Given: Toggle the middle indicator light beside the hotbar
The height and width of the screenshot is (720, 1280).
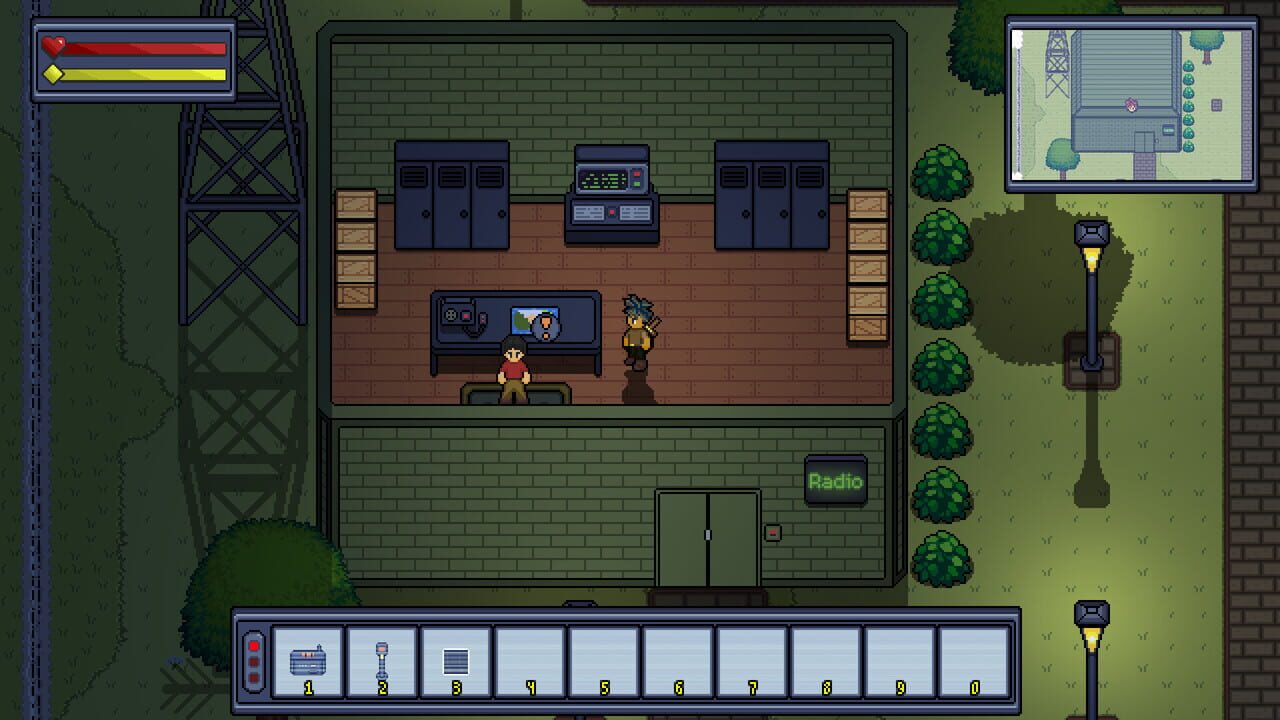Looking at the screenshot, I should pos(253,660).
